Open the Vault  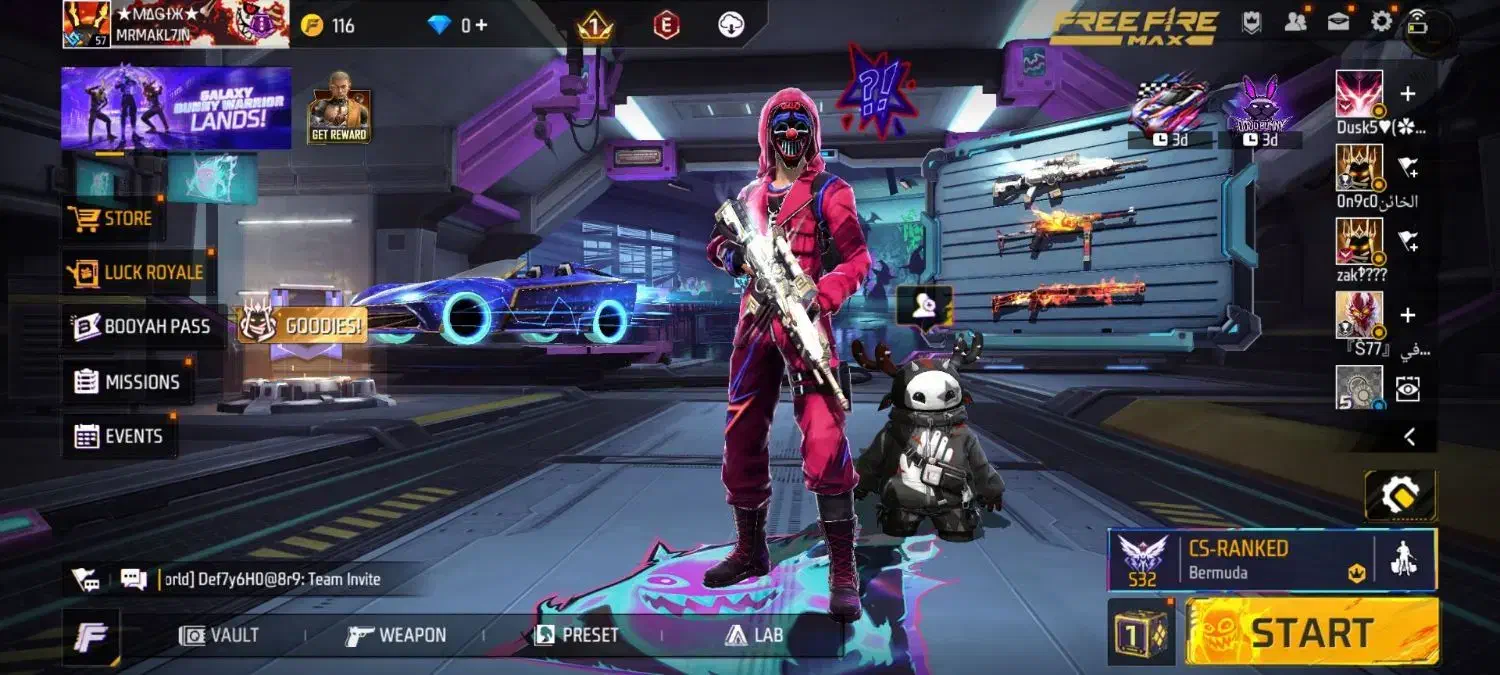coord(219,635)
